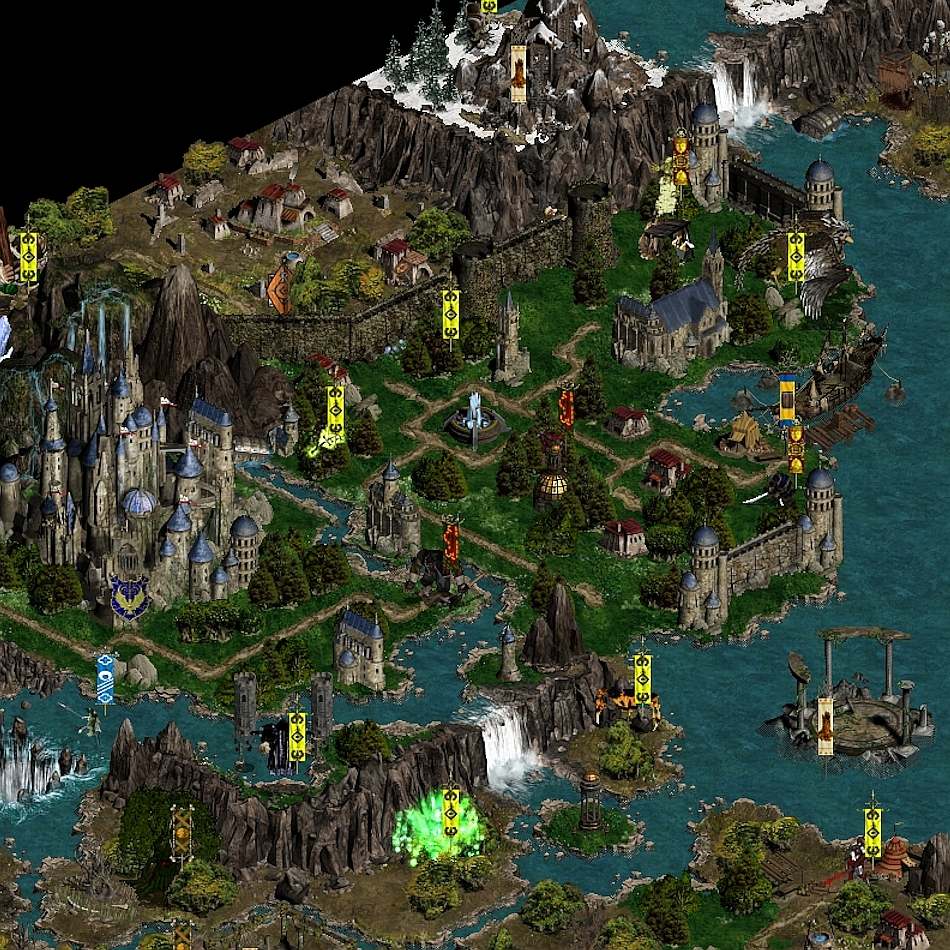The height and width of the screenshot is (950, 950).
Task: Select the blue banner by the left riverbank
Action: 105,677
